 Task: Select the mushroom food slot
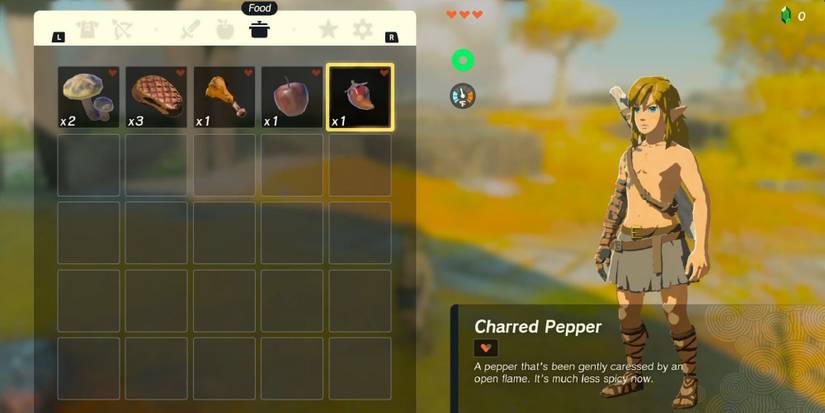coord(88,98)
